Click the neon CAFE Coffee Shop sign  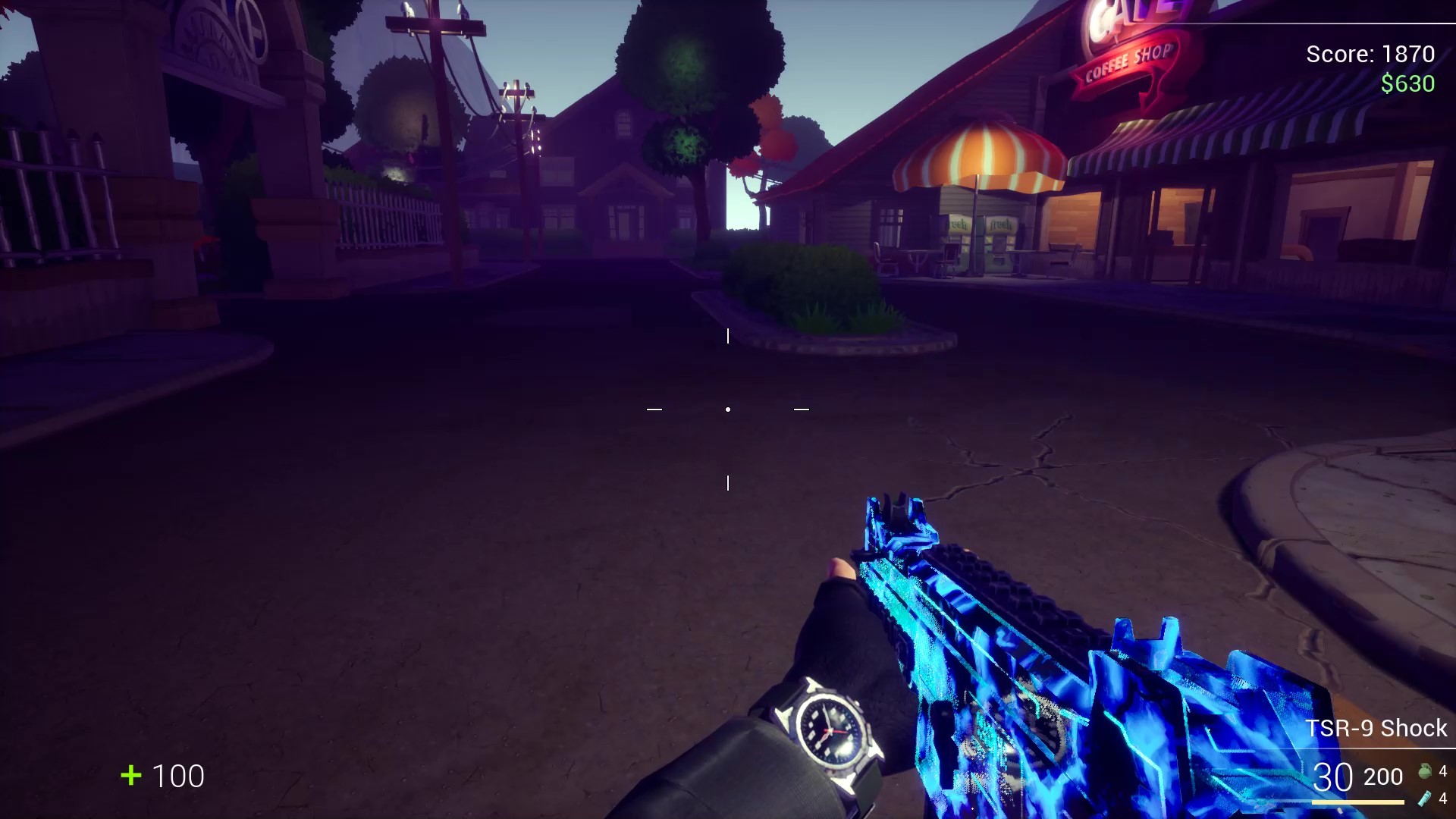(1123, 45)
